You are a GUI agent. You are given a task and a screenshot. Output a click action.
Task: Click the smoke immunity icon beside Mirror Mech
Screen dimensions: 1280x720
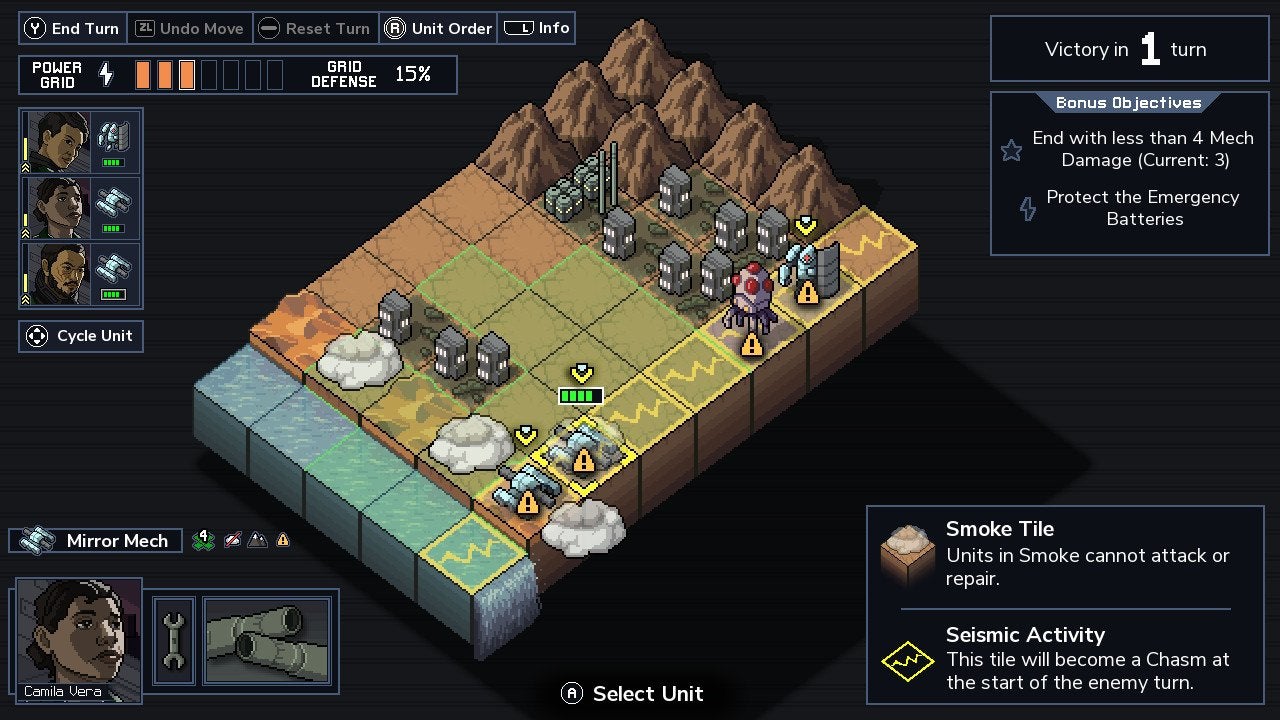[x=233, y=540]
